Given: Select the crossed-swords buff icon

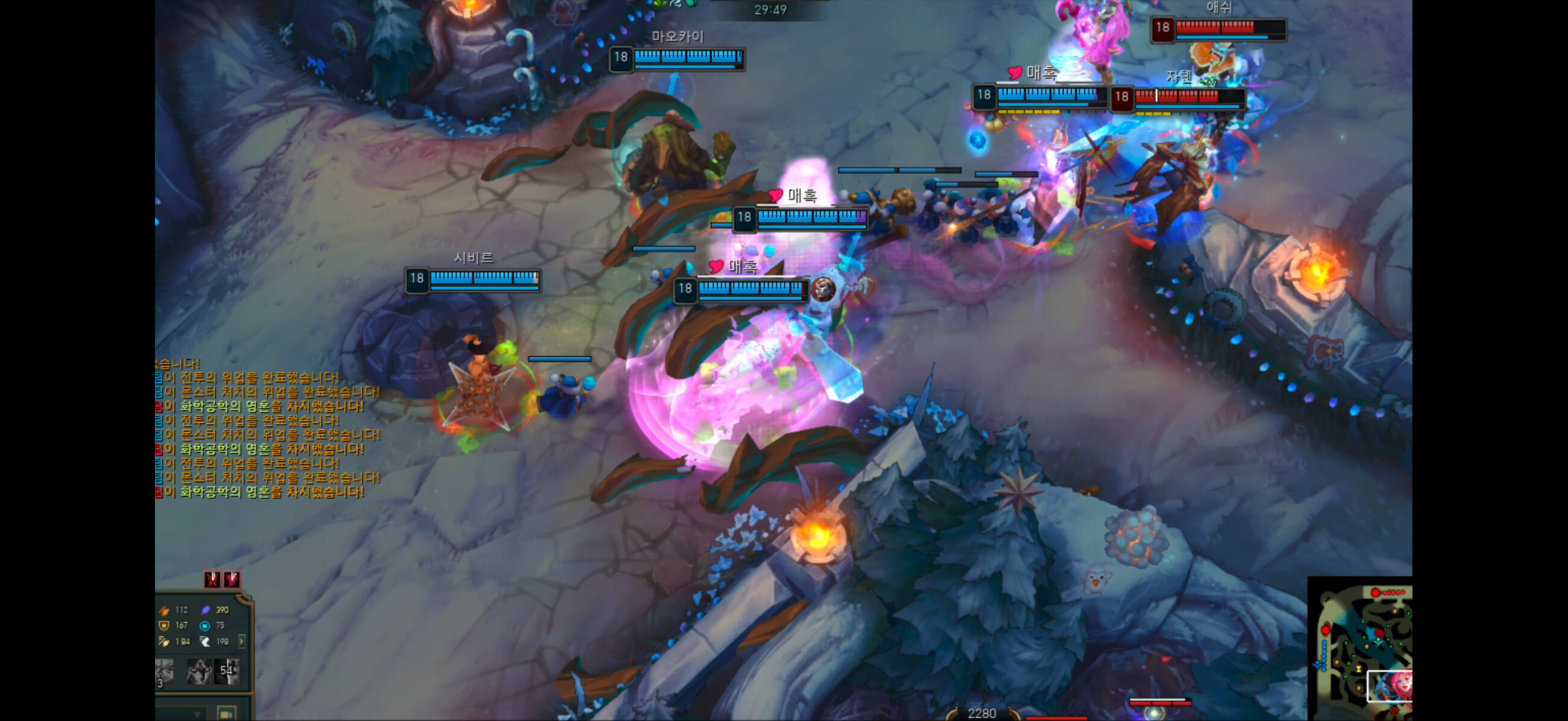Looking at the screenshot, I should click(x=212, y=579).
